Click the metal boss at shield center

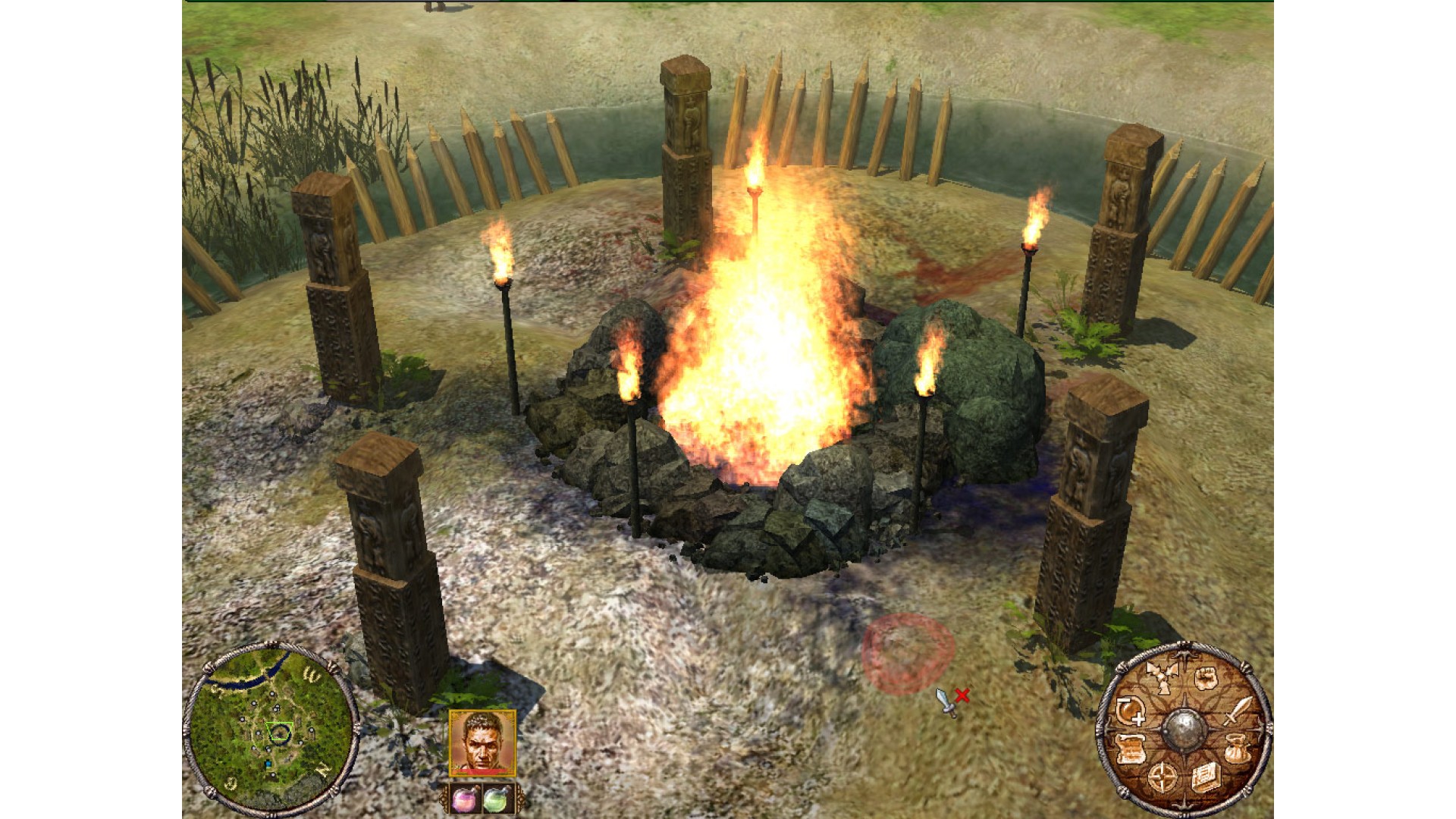[x=1184, y=730]
